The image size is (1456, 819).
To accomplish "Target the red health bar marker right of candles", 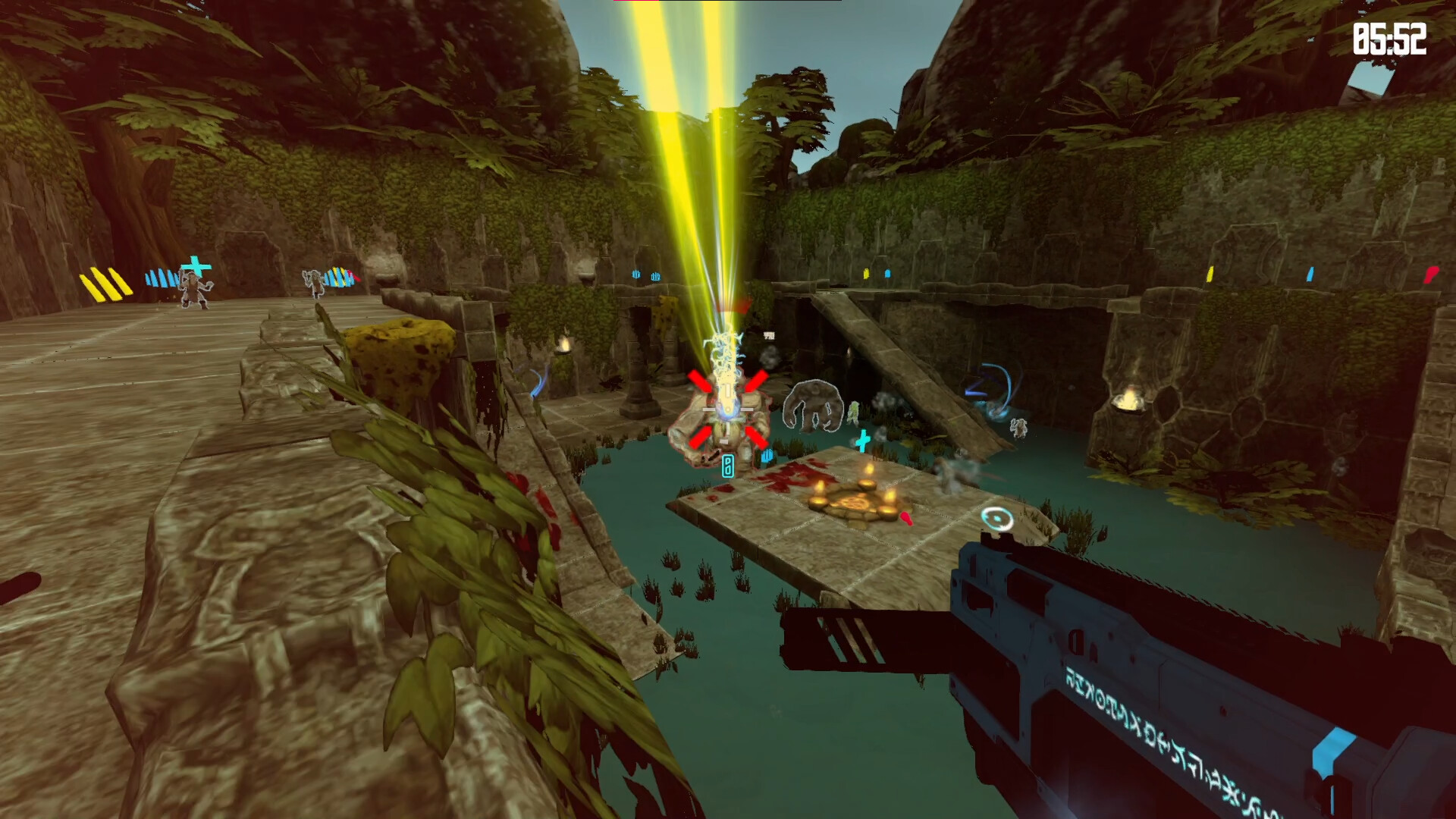I will 905,519.
